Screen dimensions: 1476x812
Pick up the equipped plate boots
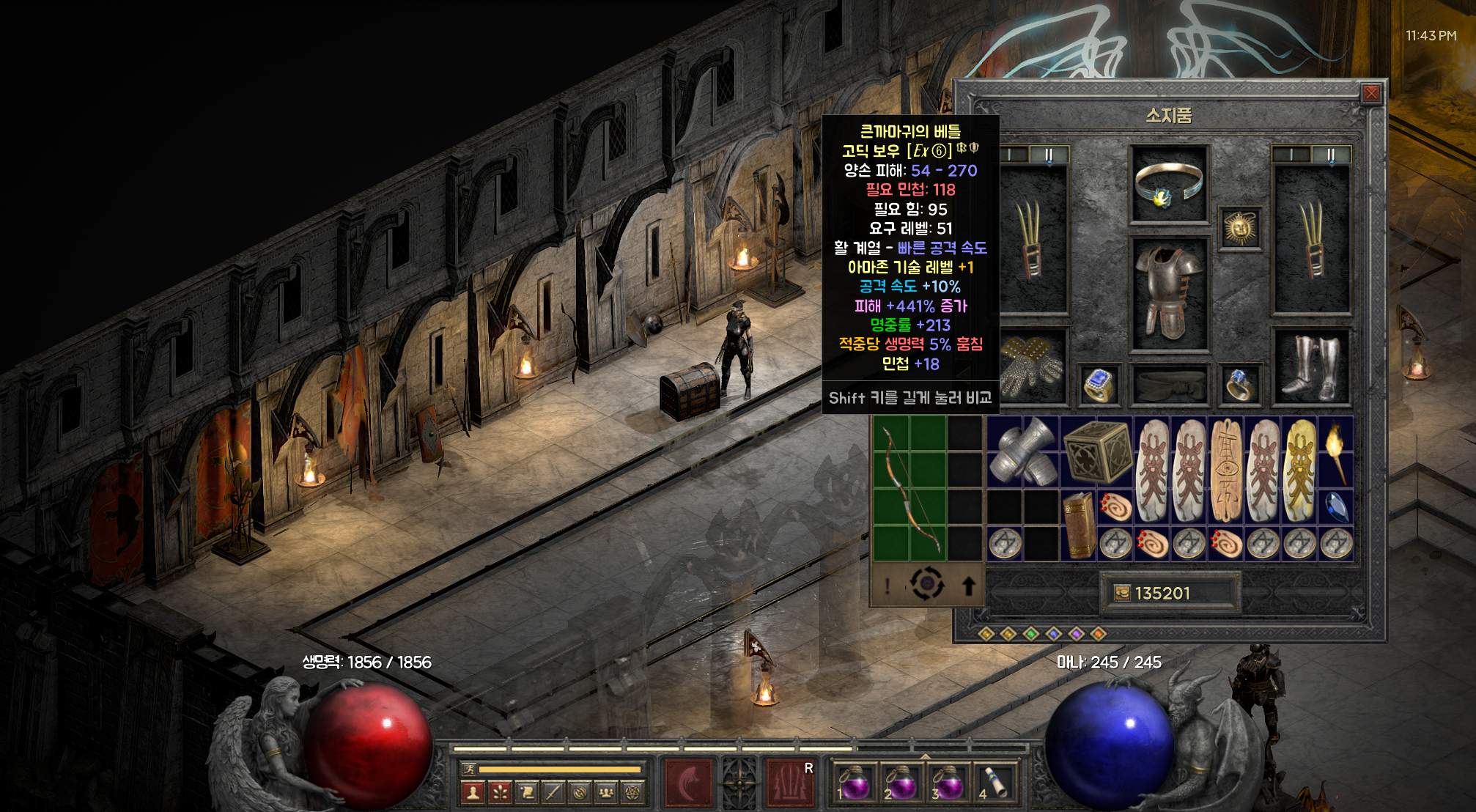coord(1312,368)
